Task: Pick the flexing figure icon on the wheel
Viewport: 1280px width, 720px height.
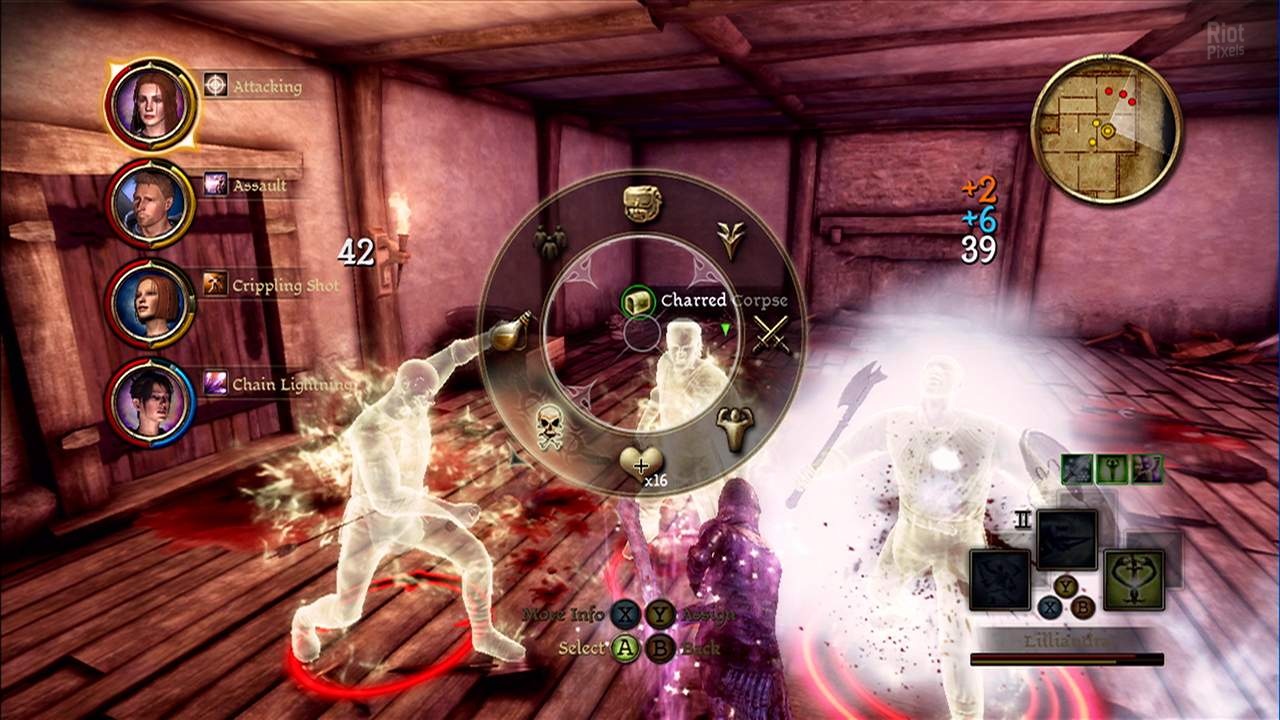Action: point(735,430)
